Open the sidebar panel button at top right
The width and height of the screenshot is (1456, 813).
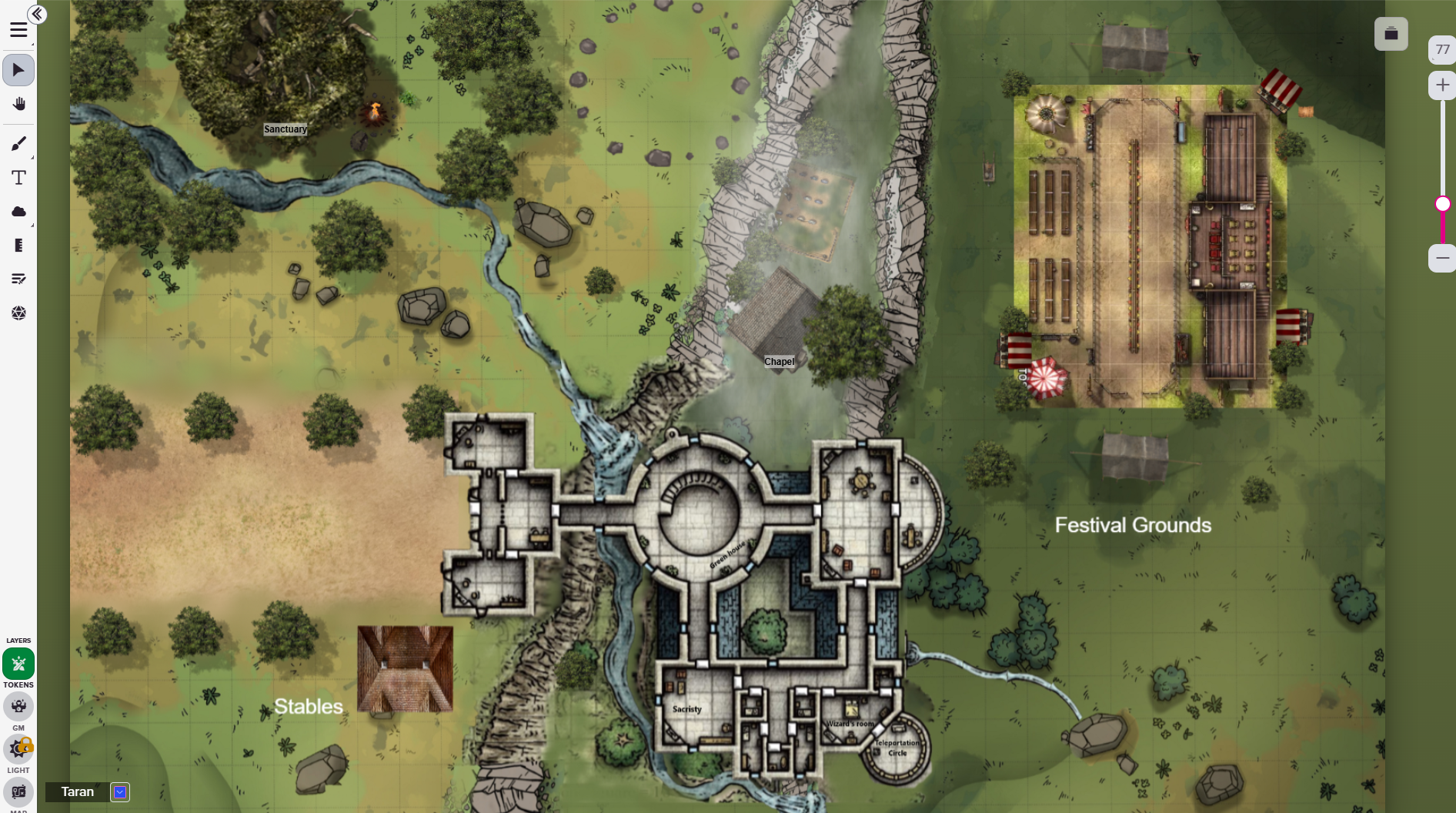click(x=1391, y=34)
